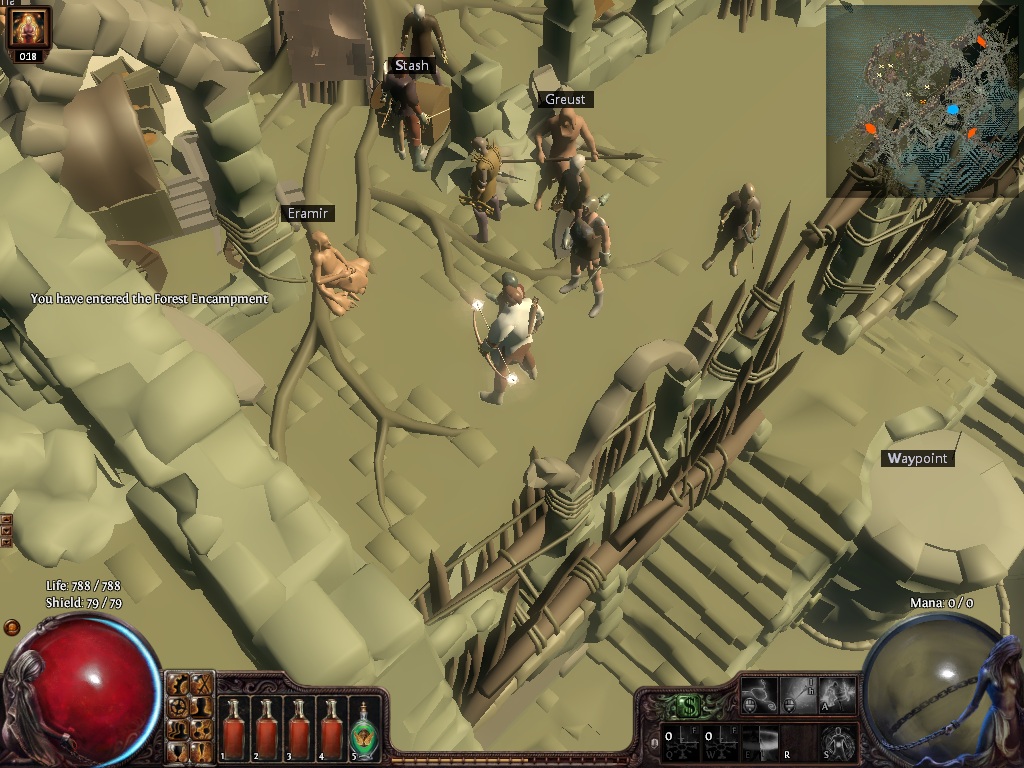
Task: Click the green dollar shop button
Action: tap(687, 706)
